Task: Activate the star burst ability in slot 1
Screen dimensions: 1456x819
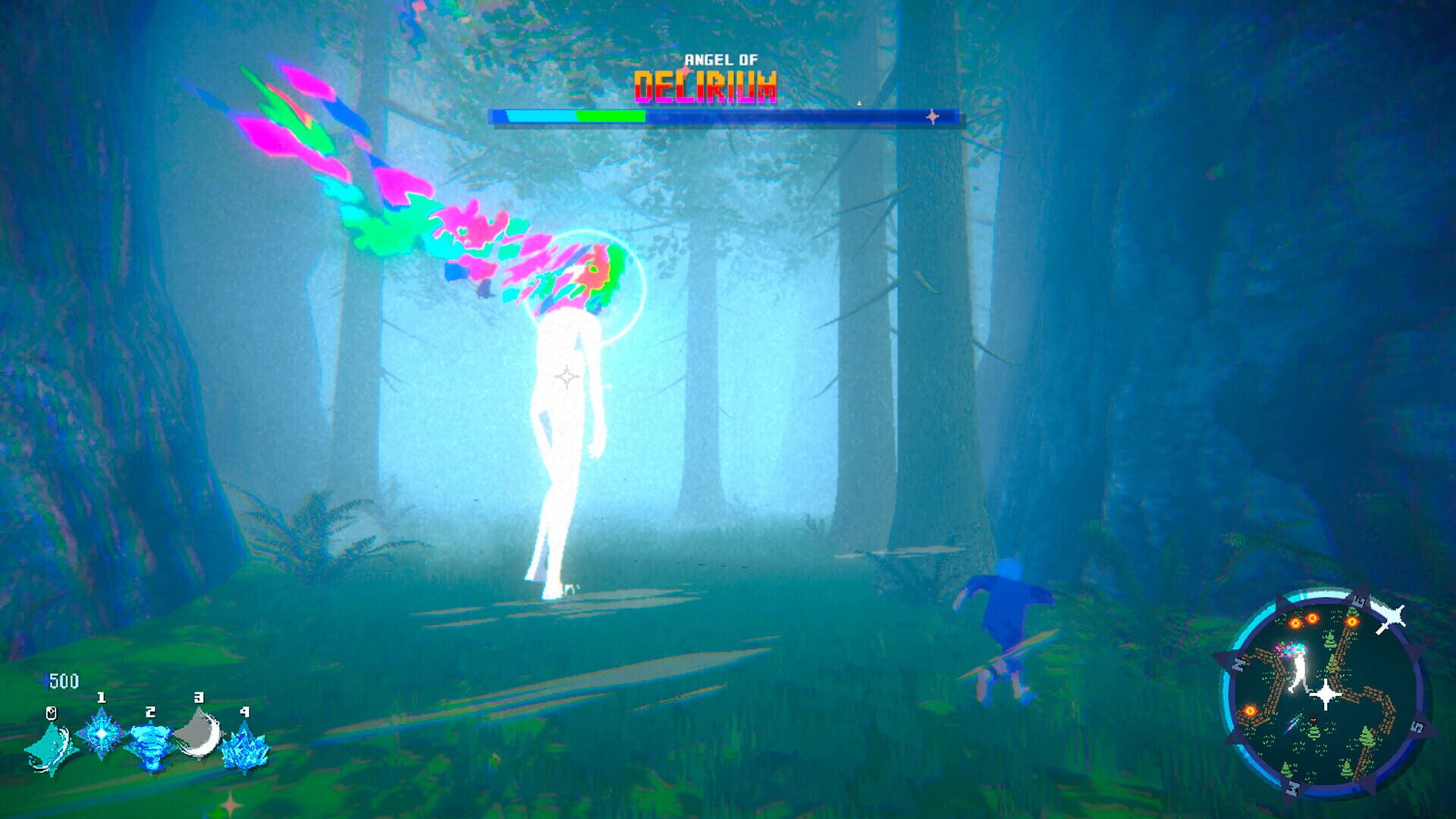Action: (101, 736)
